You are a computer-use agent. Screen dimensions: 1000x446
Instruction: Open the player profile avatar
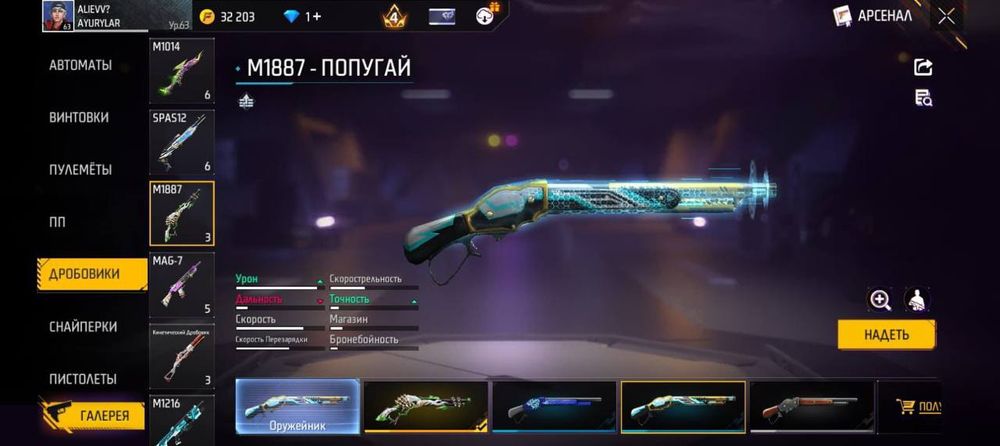click(56, 16)
